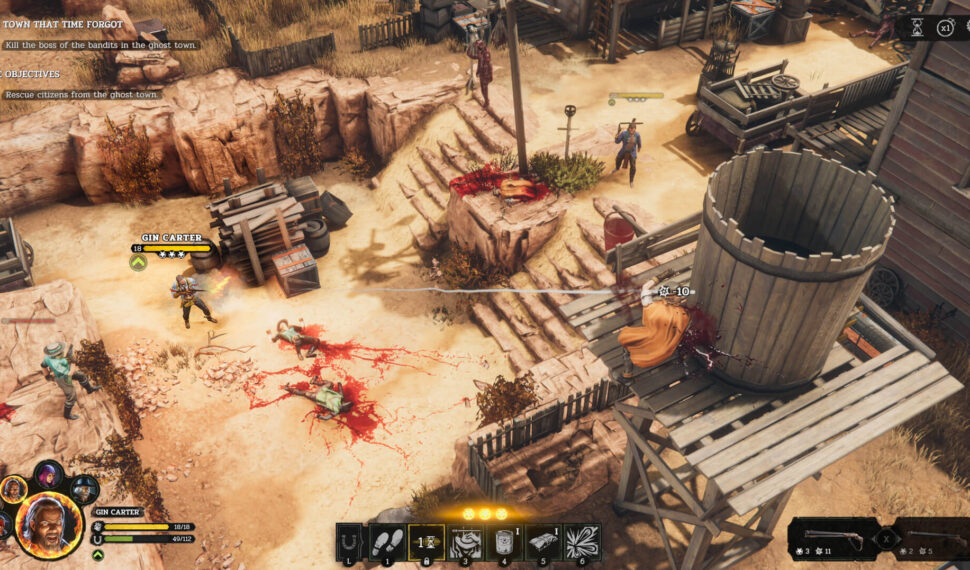This screenshot has width=970, height=570.
Task: Click the hourglass icon beside game speed
Action: (917, 28)
